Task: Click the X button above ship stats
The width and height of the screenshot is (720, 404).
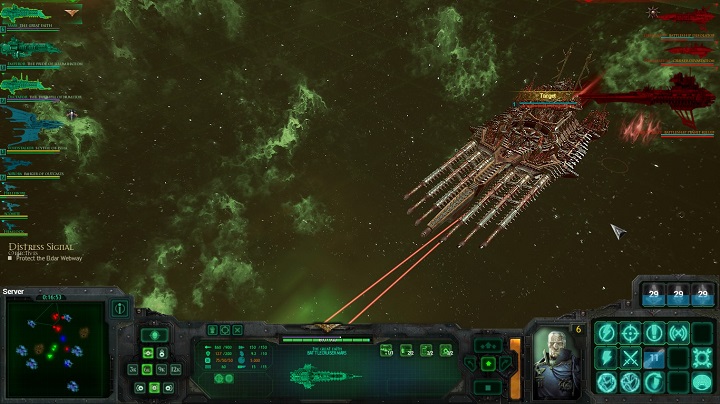Action: click(x=239, y=329)
